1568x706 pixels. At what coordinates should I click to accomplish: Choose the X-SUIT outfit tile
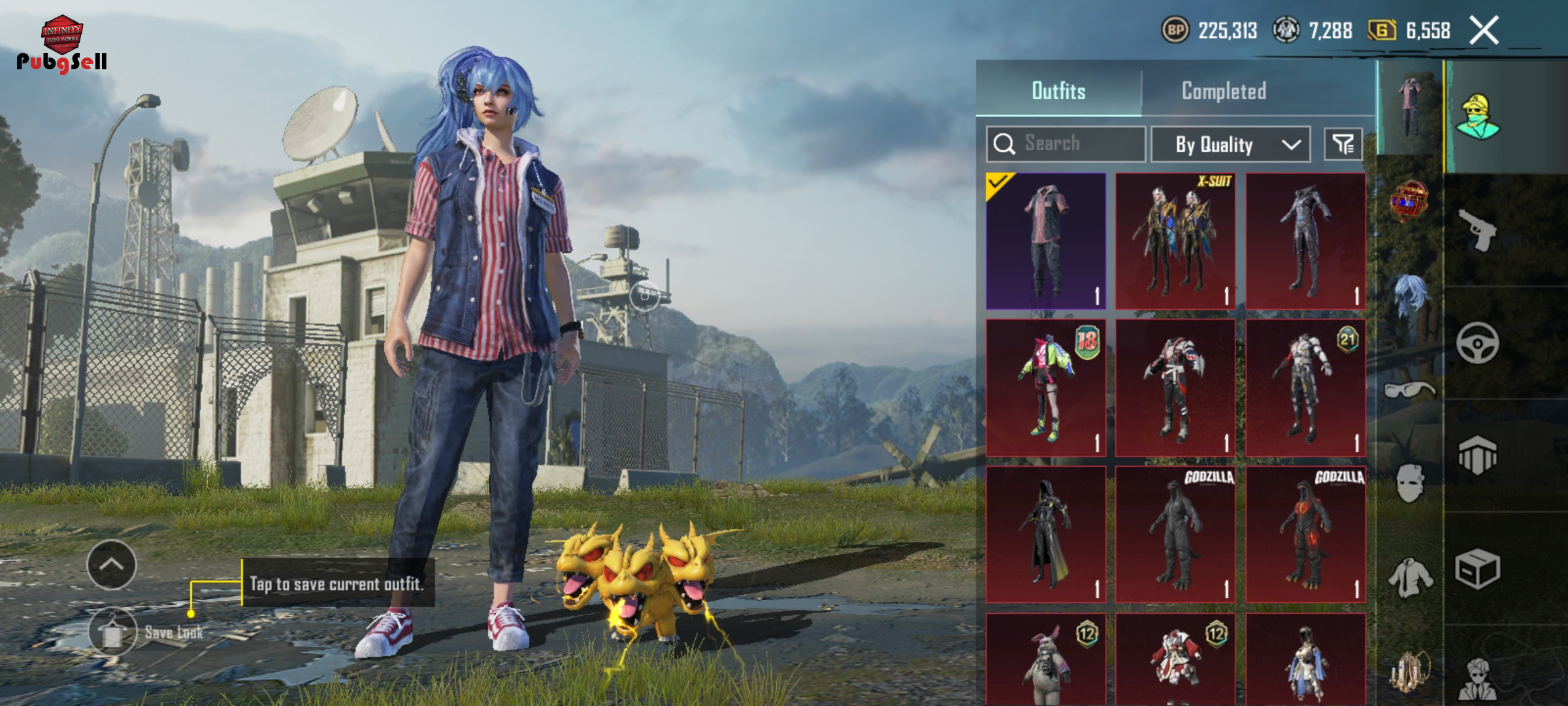click(1175, 241)
